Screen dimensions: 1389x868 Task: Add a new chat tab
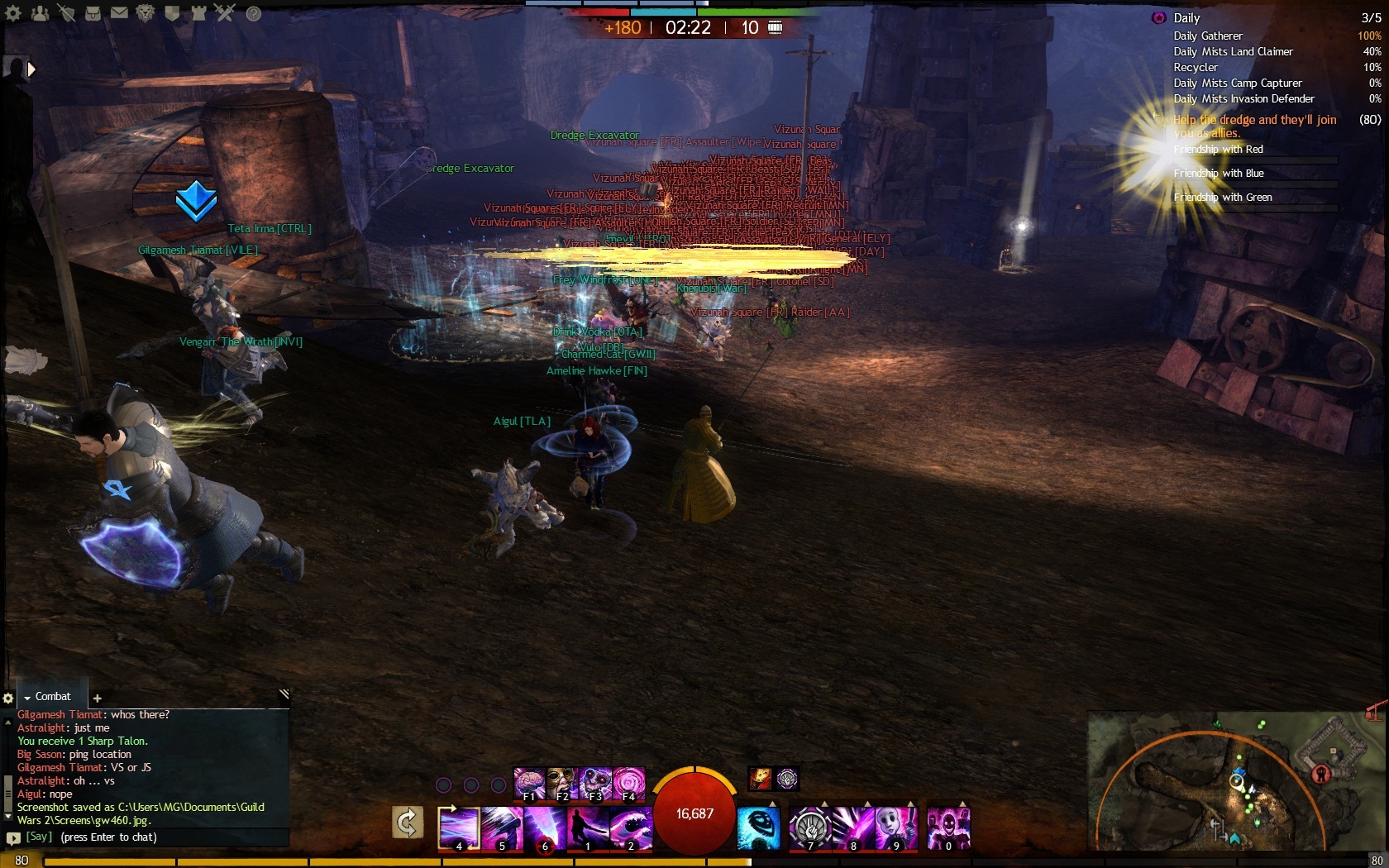click(97, 699)
